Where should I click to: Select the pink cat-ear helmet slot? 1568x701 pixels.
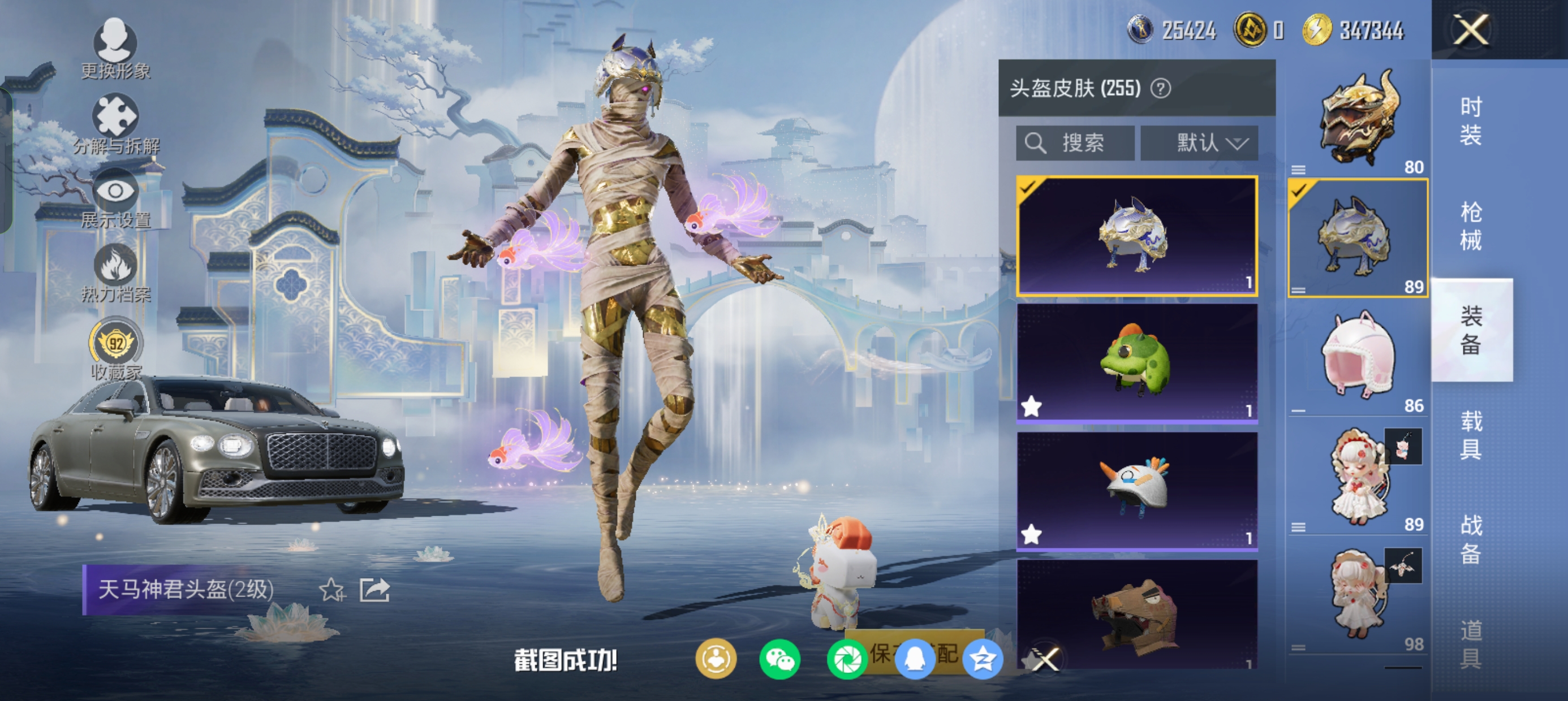click(x=1358, y=356)
